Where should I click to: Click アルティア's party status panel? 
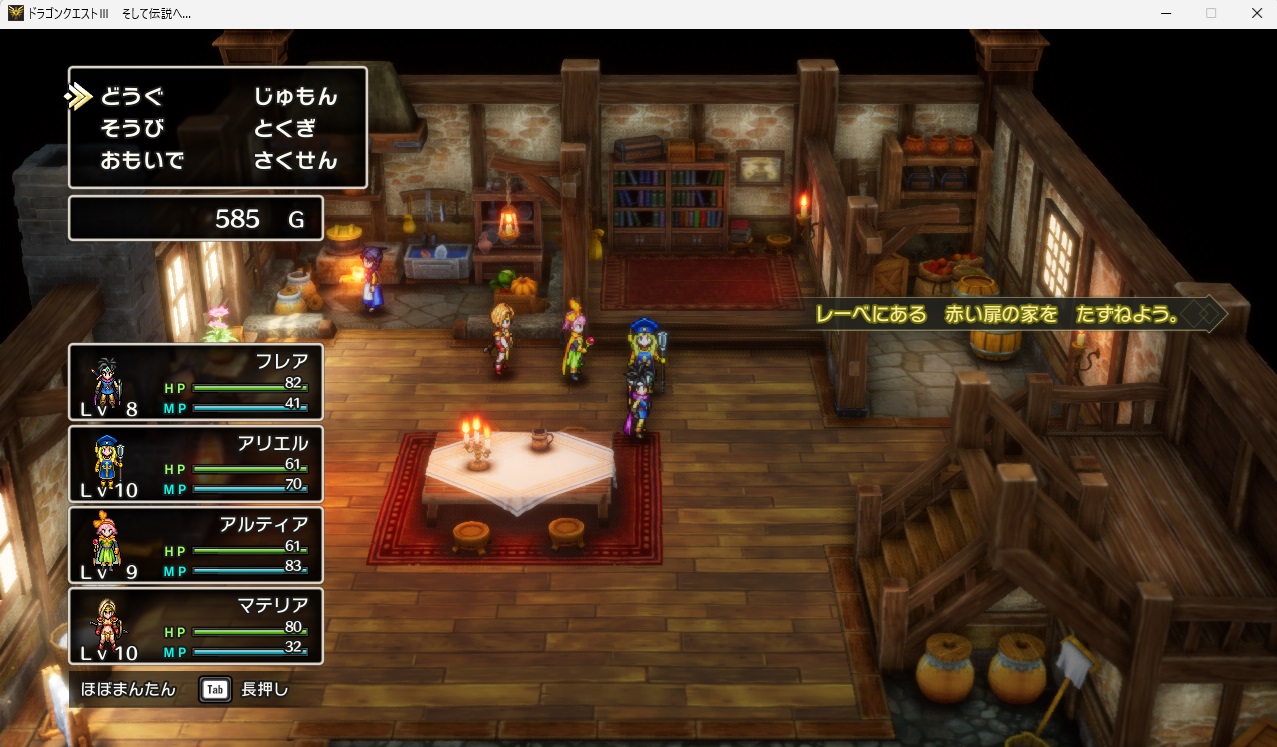pyautogui.click(x=196, y=545)
